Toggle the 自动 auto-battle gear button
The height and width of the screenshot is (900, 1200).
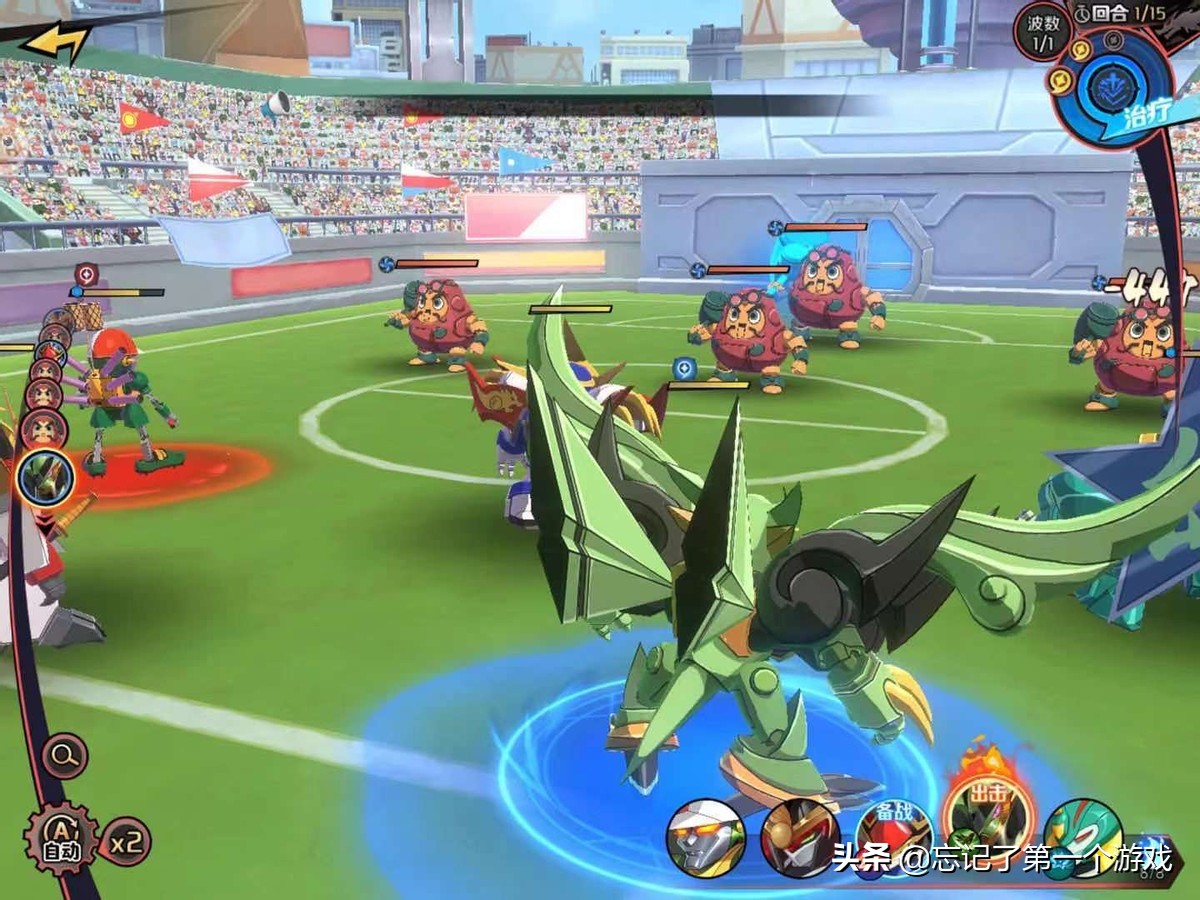61,838
